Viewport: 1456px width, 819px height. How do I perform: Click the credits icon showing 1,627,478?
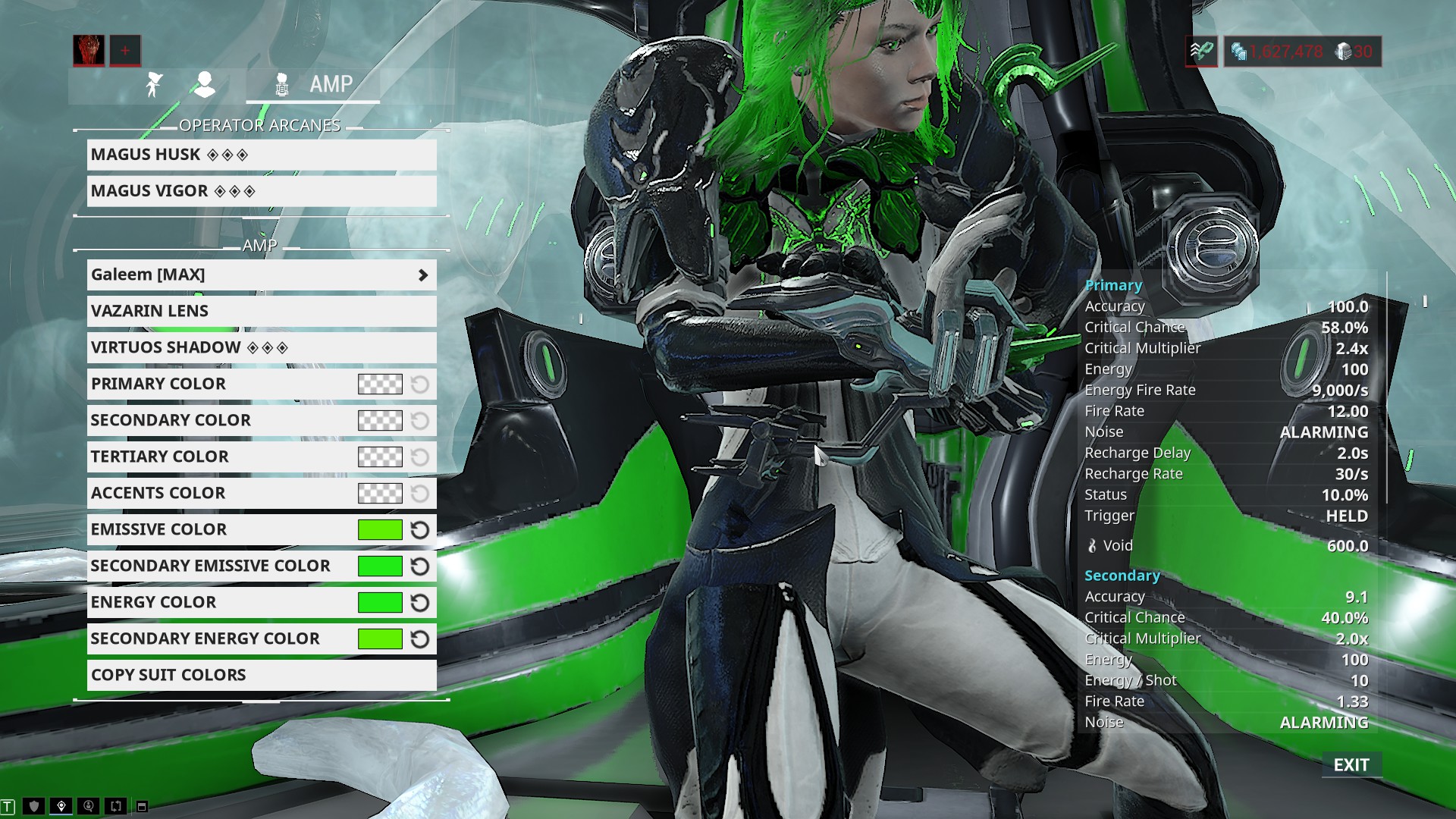(1241, 52)
